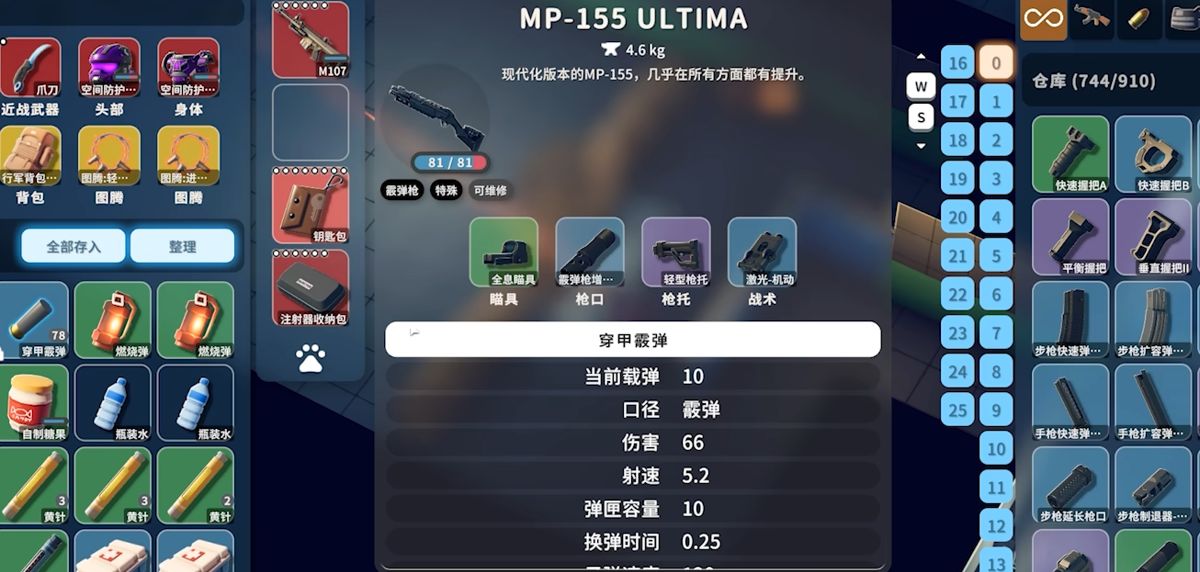Open the 钥匙包 key pouch slot
The width and height of the screenshot is (1200, 572).
click(x=310, y=204)
